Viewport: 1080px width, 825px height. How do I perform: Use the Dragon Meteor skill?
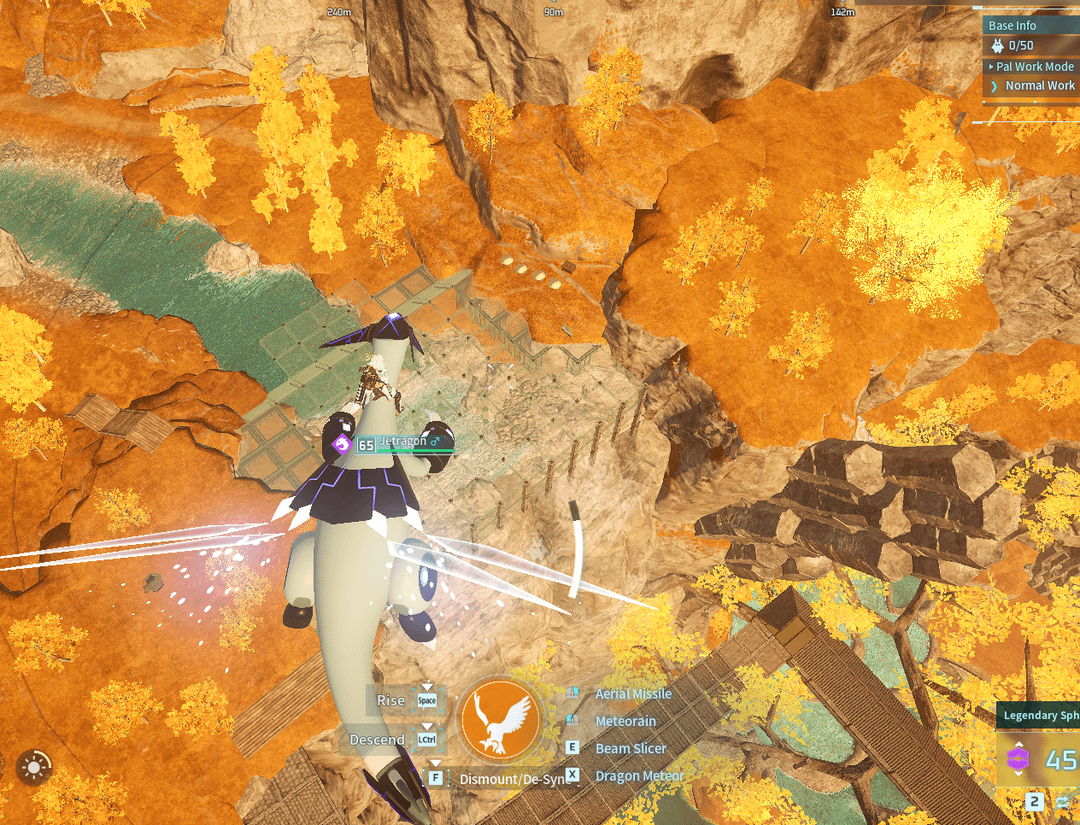[639, 775]
